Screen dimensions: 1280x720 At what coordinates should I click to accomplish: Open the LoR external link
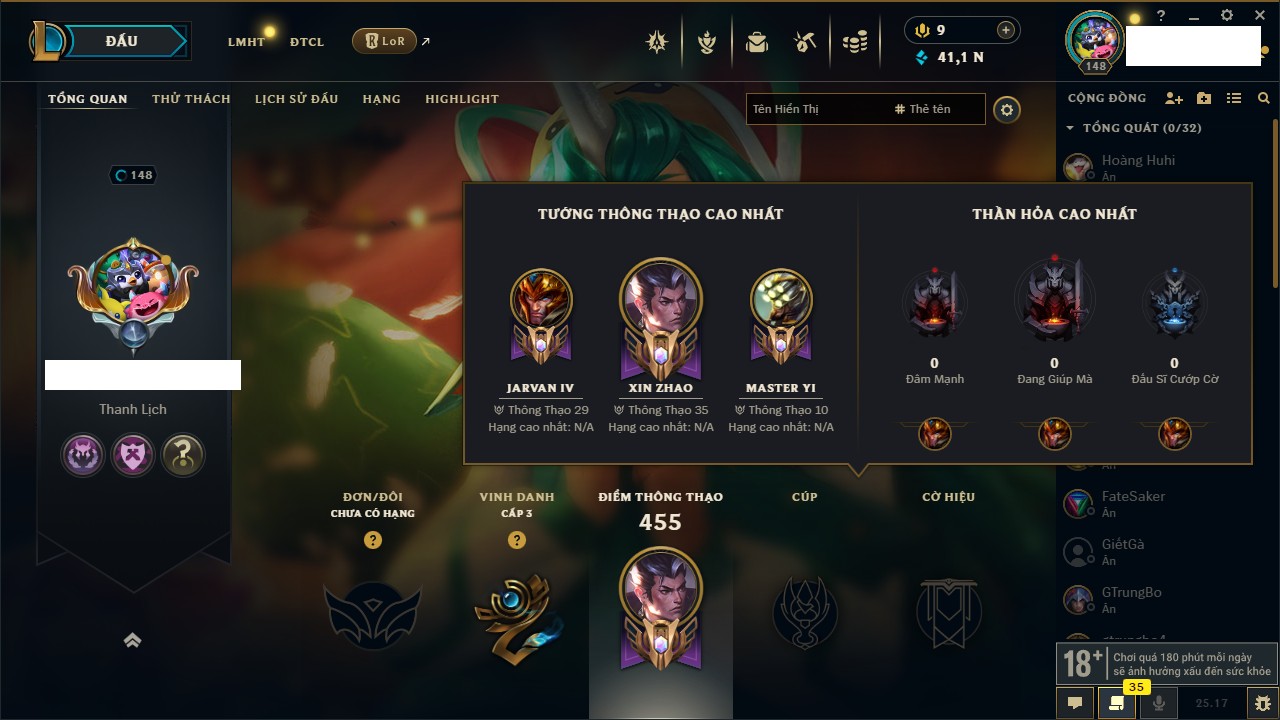385,41
